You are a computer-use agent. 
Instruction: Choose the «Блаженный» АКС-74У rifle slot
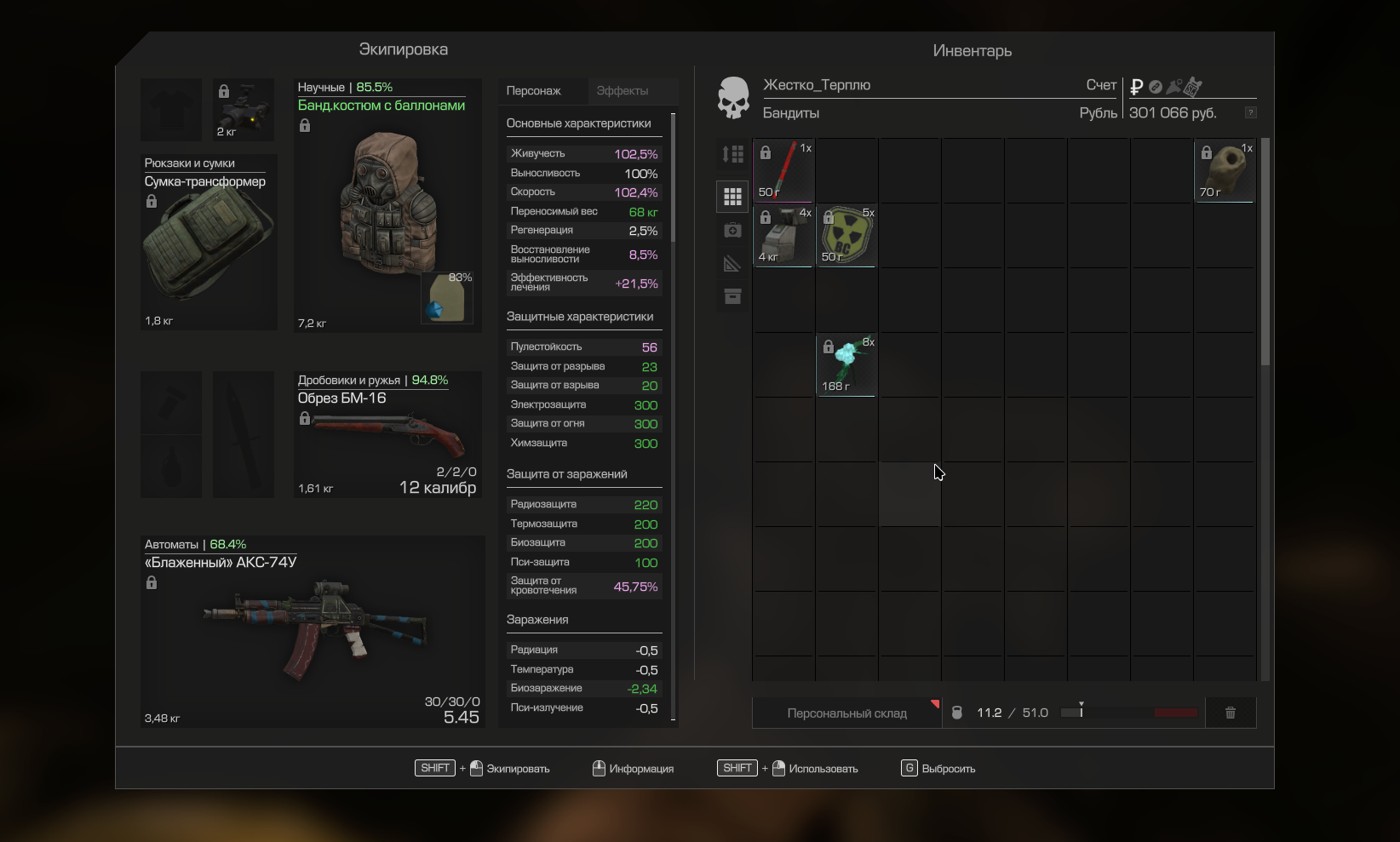click(x=313, y=632)
